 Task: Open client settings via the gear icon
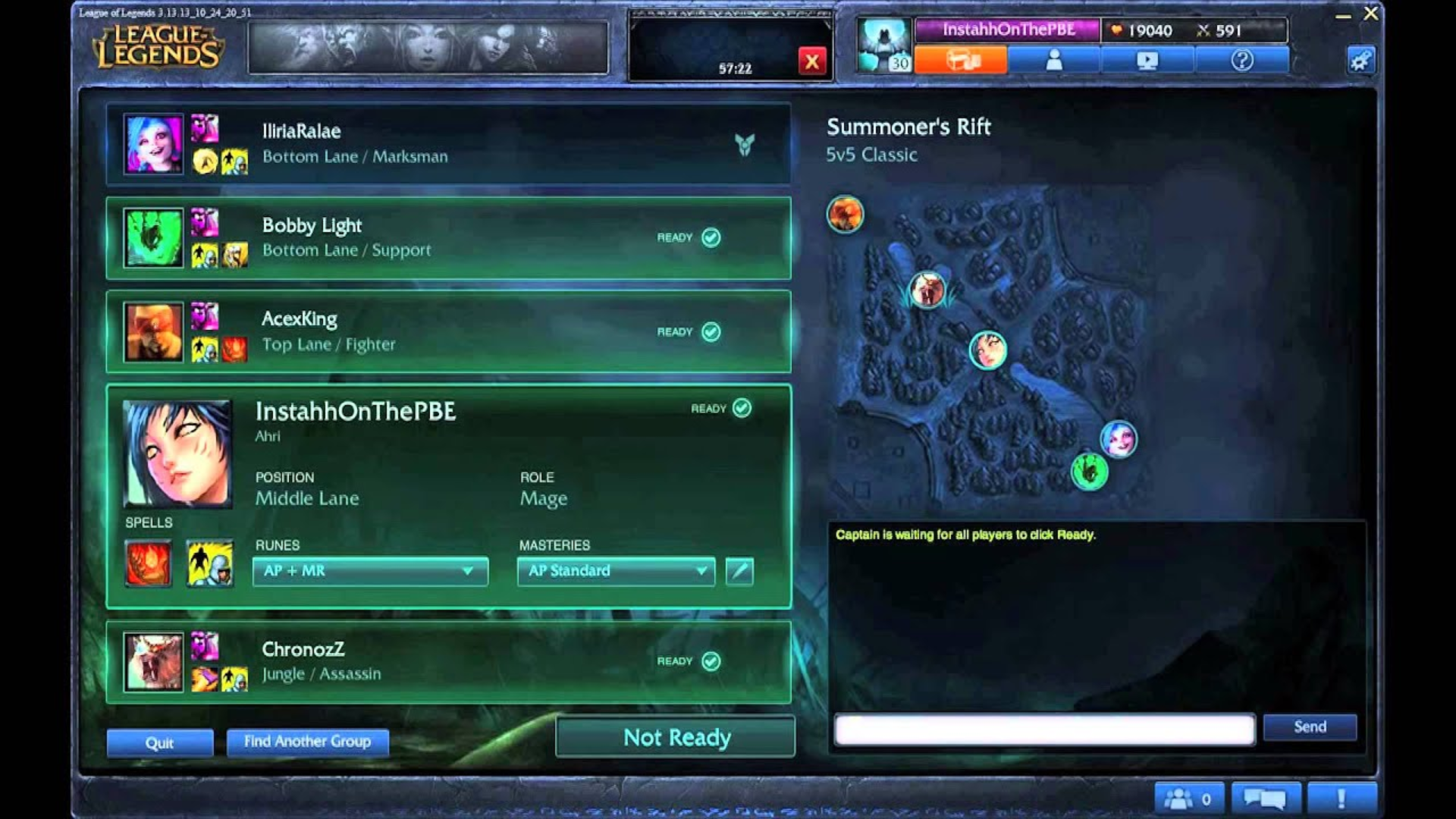click(x=1361, y=60)
